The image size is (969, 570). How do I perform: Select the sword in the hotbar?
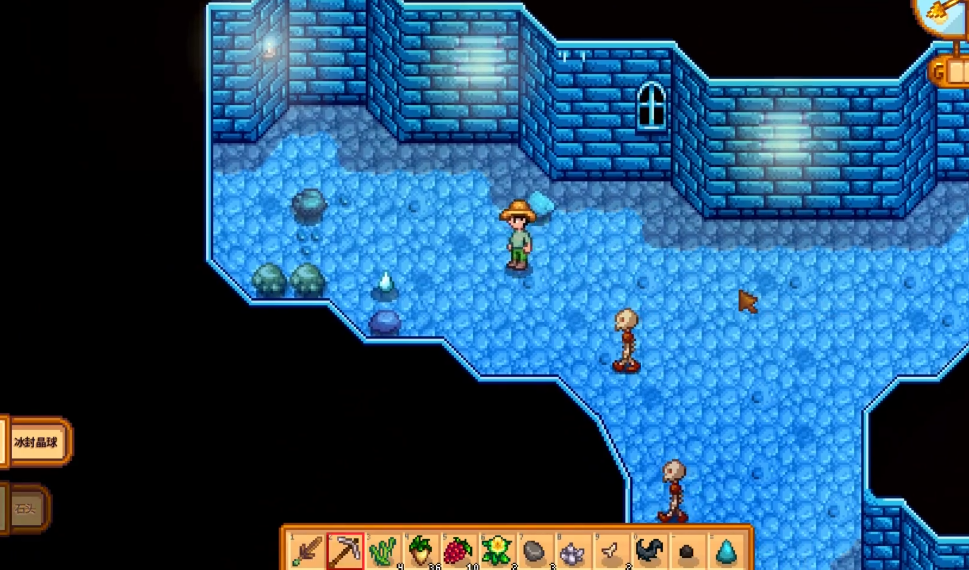pos(307,549)
